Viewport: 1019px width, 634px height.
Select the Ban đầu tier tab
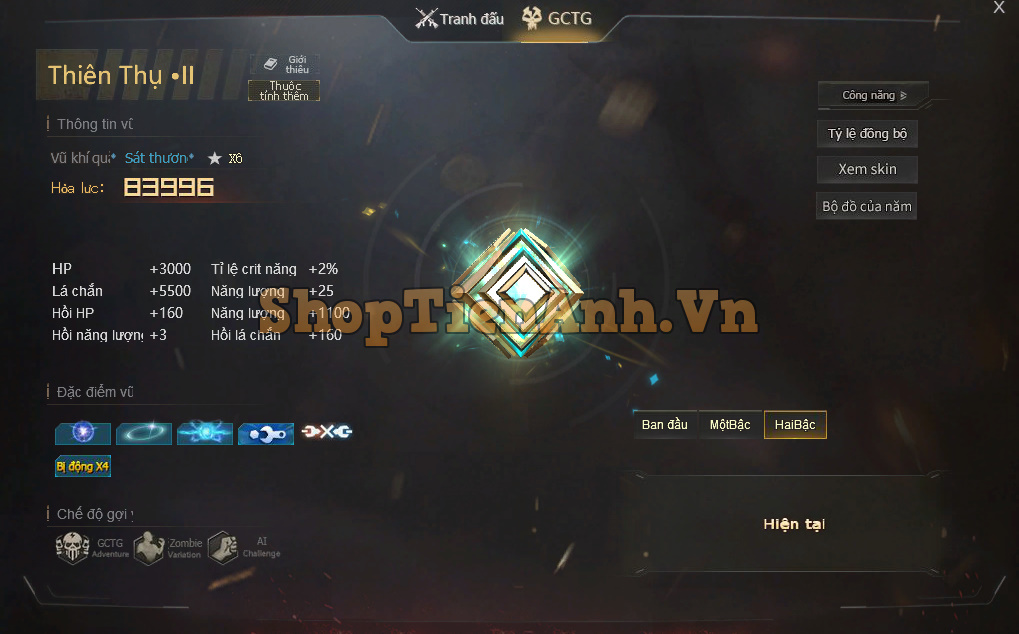(x=665, y=425)
